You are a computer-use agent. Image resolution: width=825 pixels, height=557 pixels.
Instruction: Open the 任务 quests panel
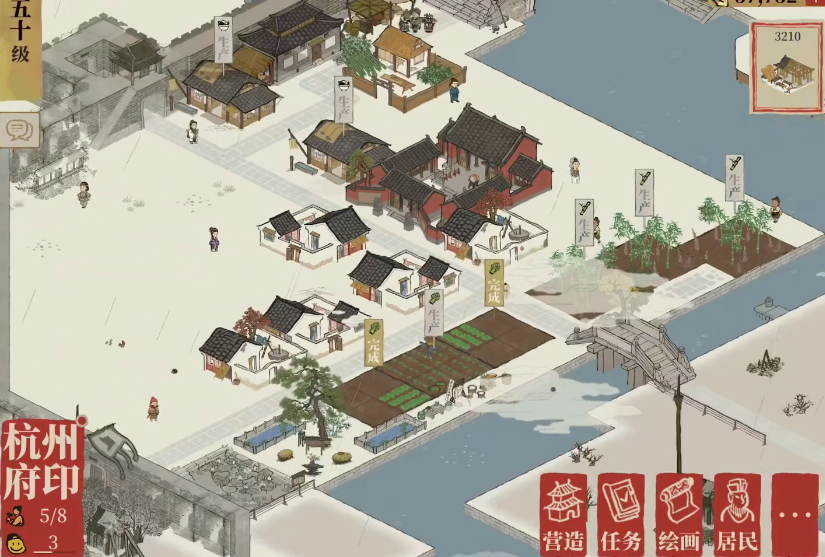coord(622,514)
